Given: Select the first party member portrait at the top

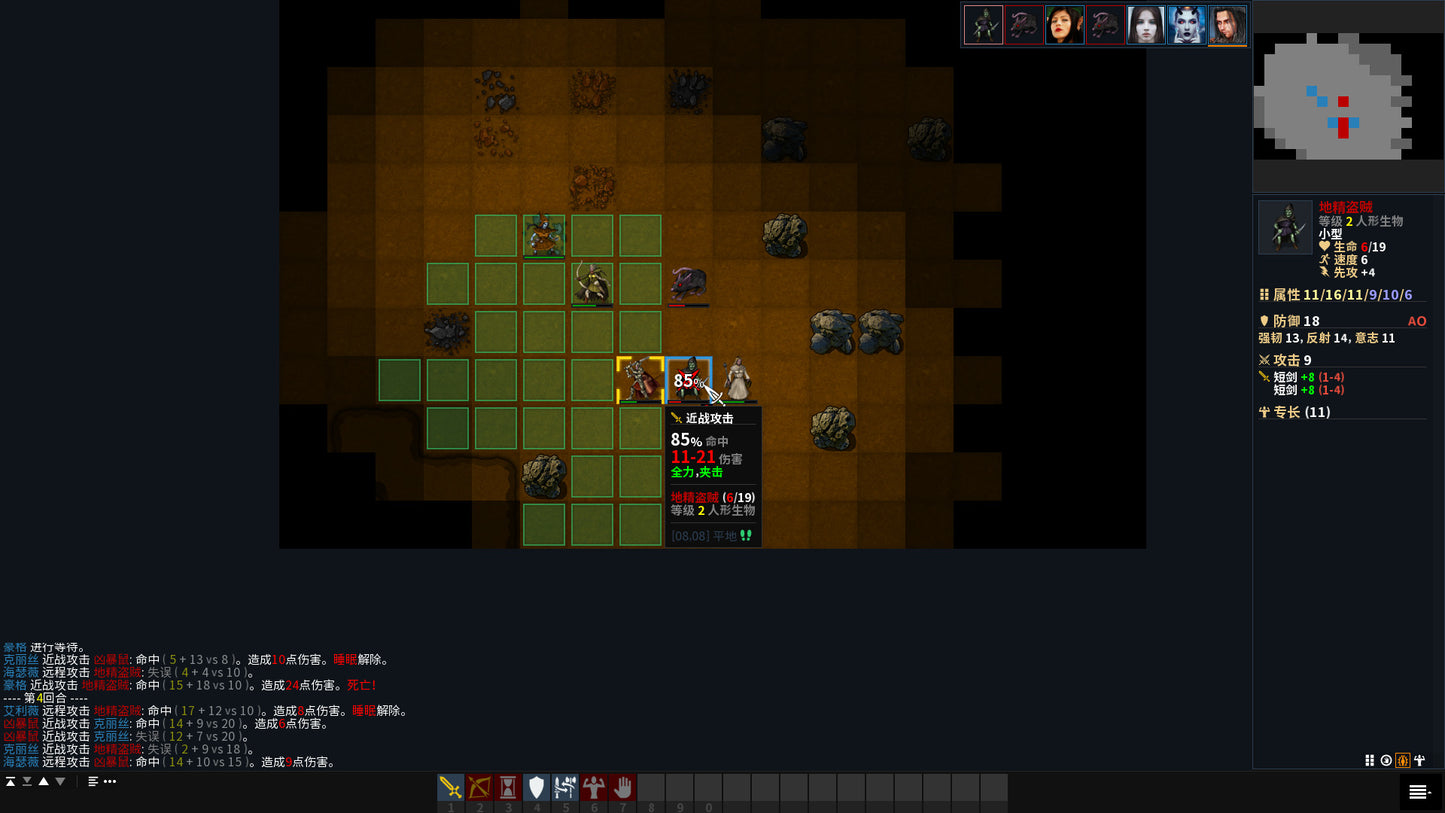Looking at the screenshot, I should (983, 24).
